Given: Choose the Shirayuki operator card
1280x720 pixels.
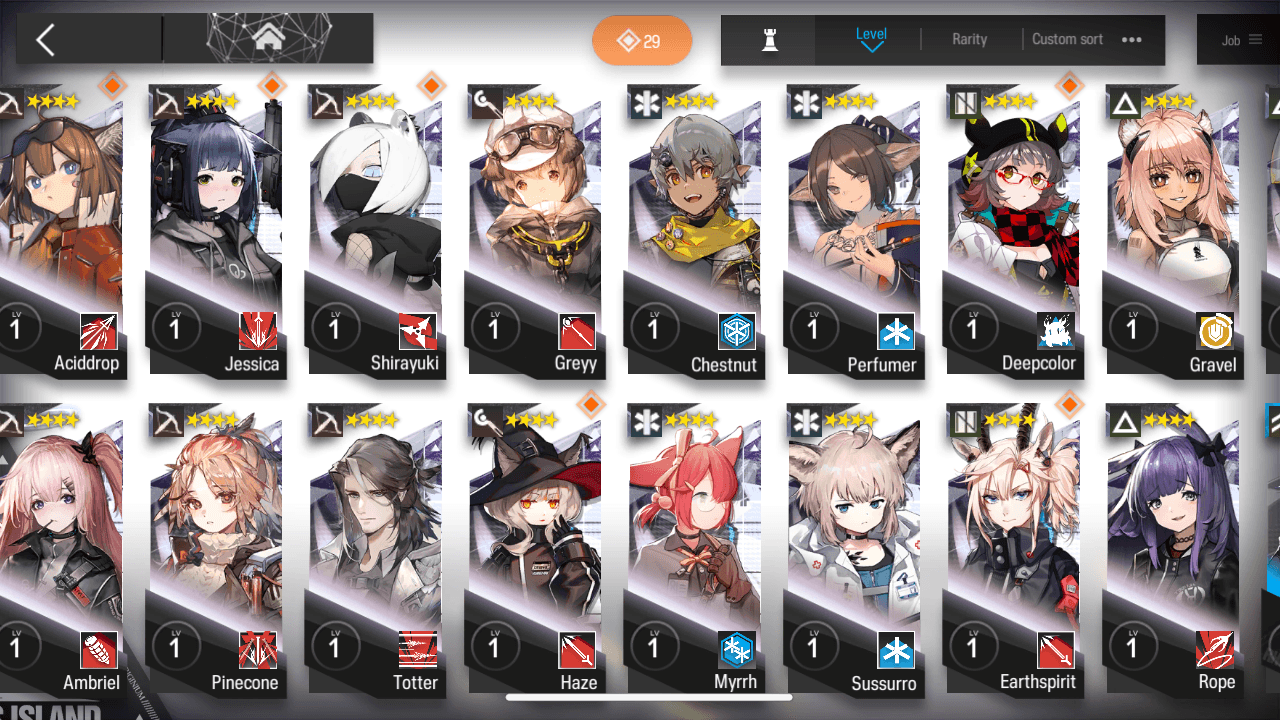Looking at the screenshot, I should (x=376, y=230).
